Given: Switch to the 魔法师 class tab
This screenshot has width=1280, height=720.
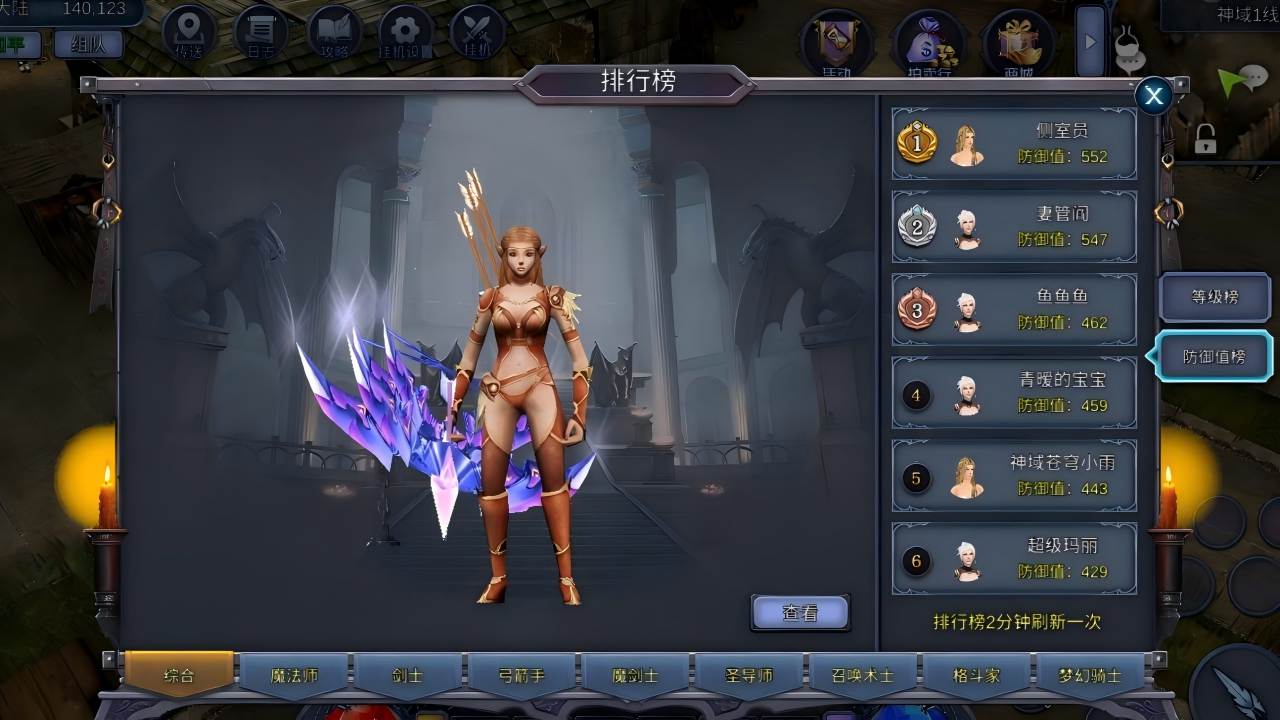Looking at the screenshot, I should tap(294, 675).
